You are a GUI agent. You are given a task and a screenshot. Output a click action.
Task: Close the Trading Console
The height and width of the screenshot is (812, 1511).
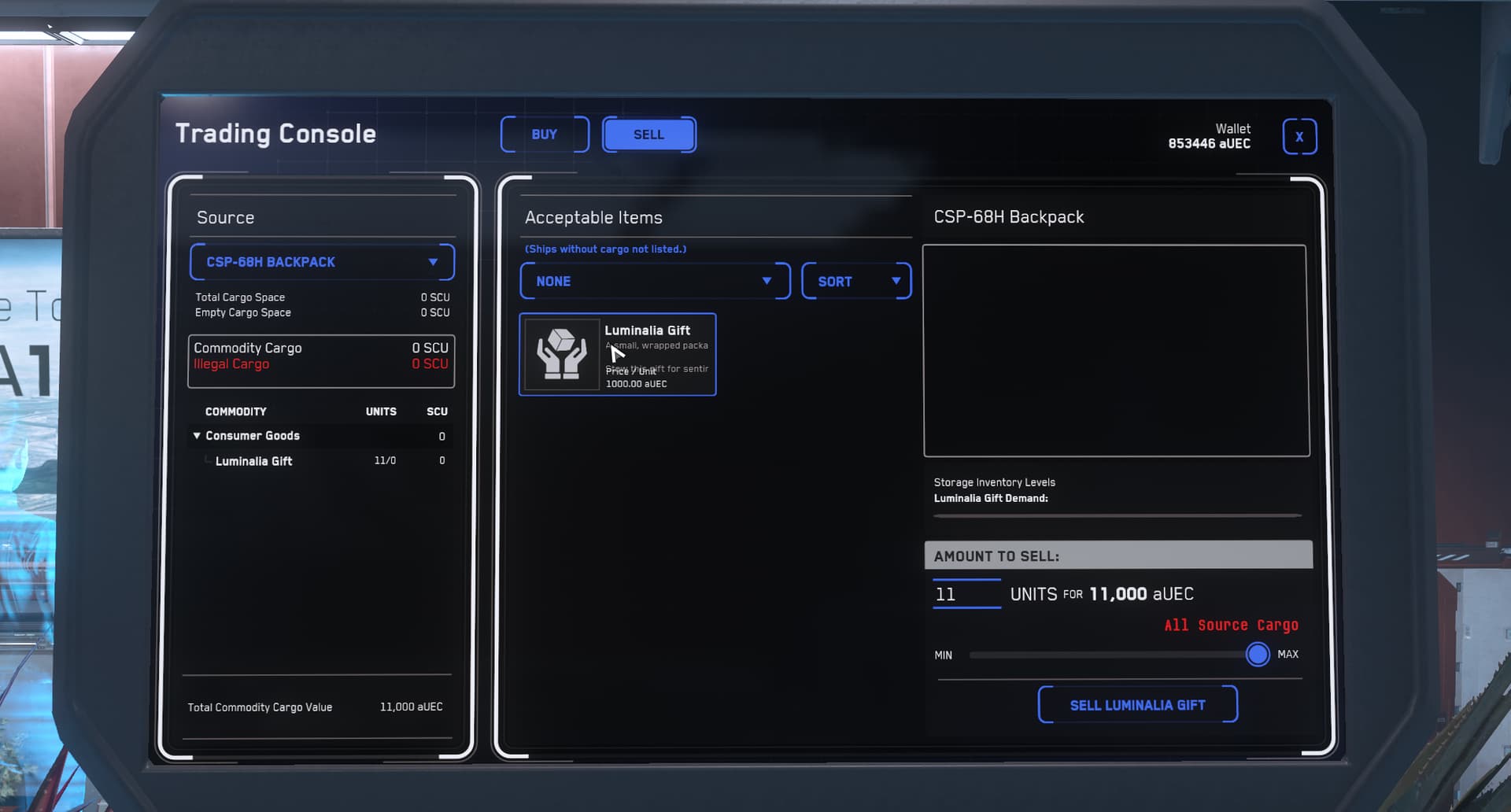1299,137
